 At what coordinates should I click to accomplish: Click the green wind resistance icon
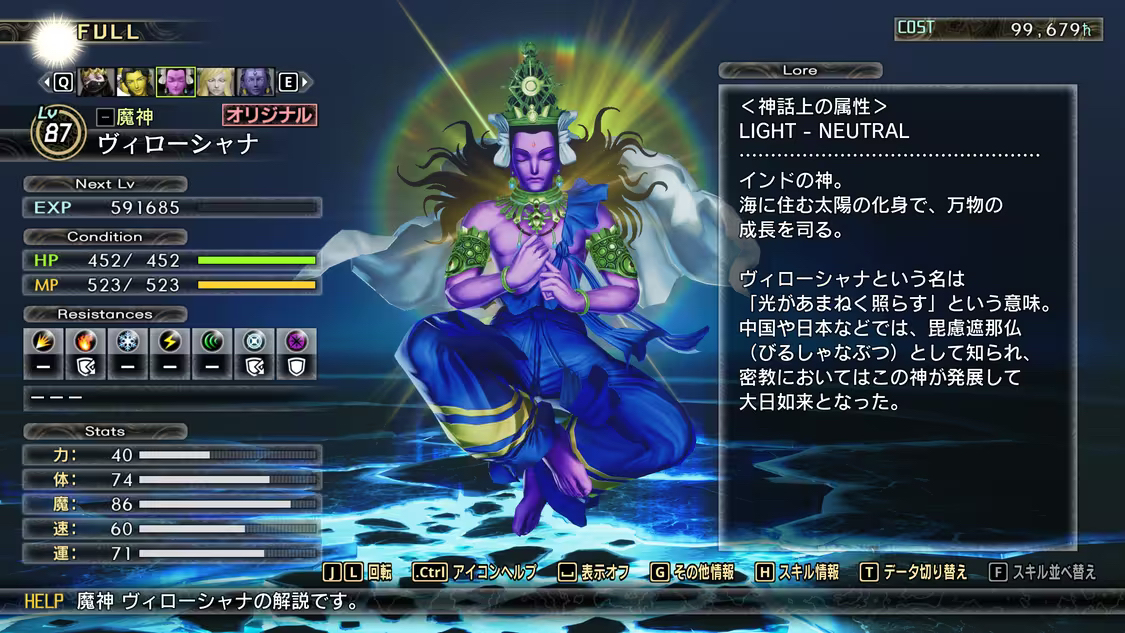[x=211, y=340]
